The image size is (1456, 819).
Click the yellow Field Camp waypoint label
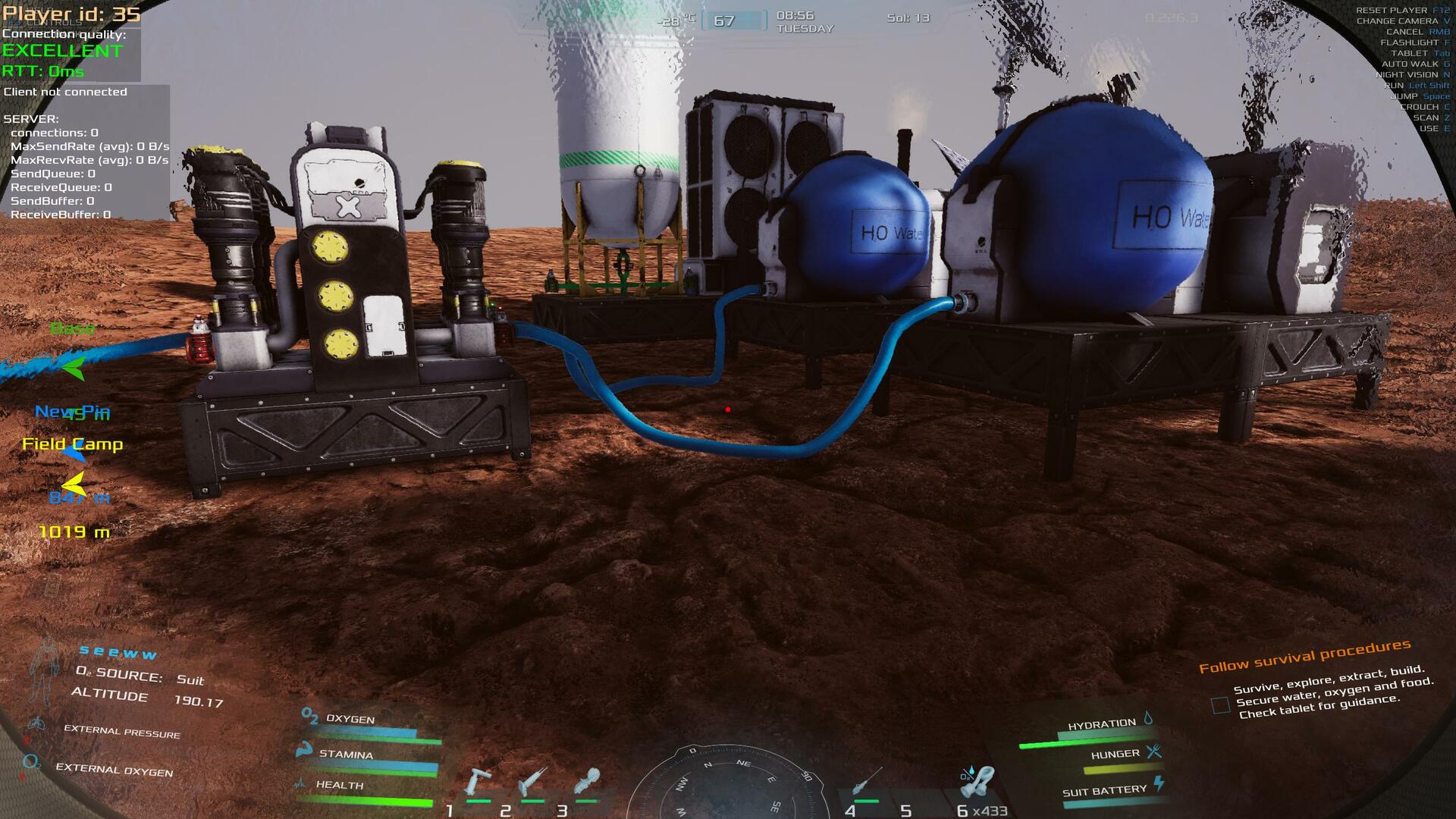coord(73,444)
